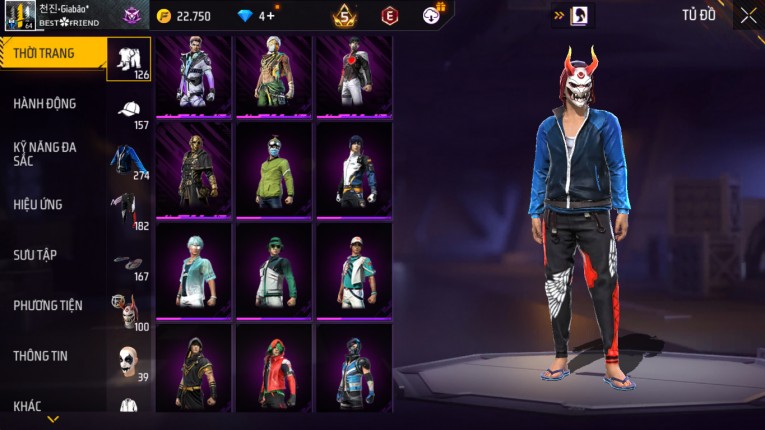Choose the outfit-set subcategory showing 126
The width and height of the screenshot is (765, 430).
[x=128, y=59]
